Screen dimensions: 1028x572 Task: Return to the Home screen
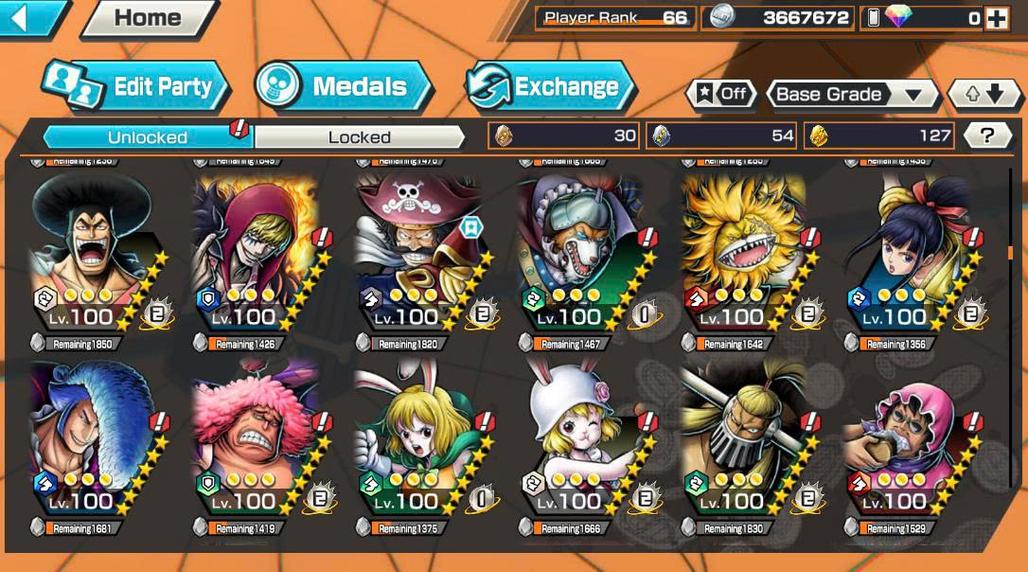[x=147, y=18]
